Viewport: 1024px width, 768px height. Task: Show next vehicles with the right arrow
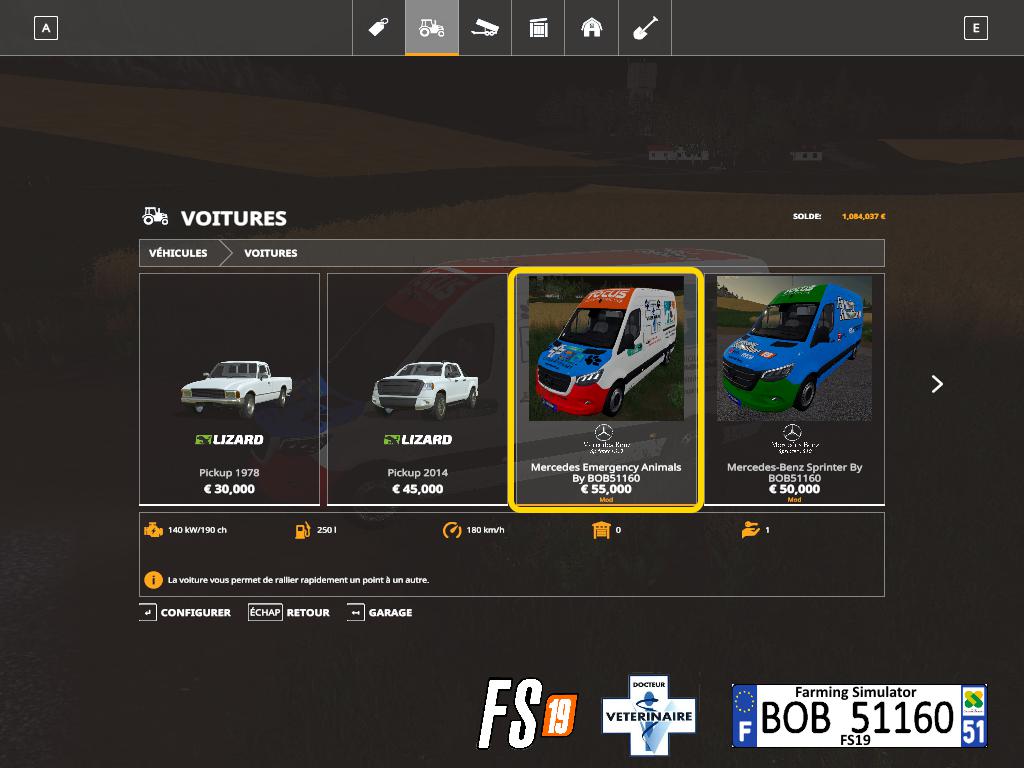tap(937, 384)
